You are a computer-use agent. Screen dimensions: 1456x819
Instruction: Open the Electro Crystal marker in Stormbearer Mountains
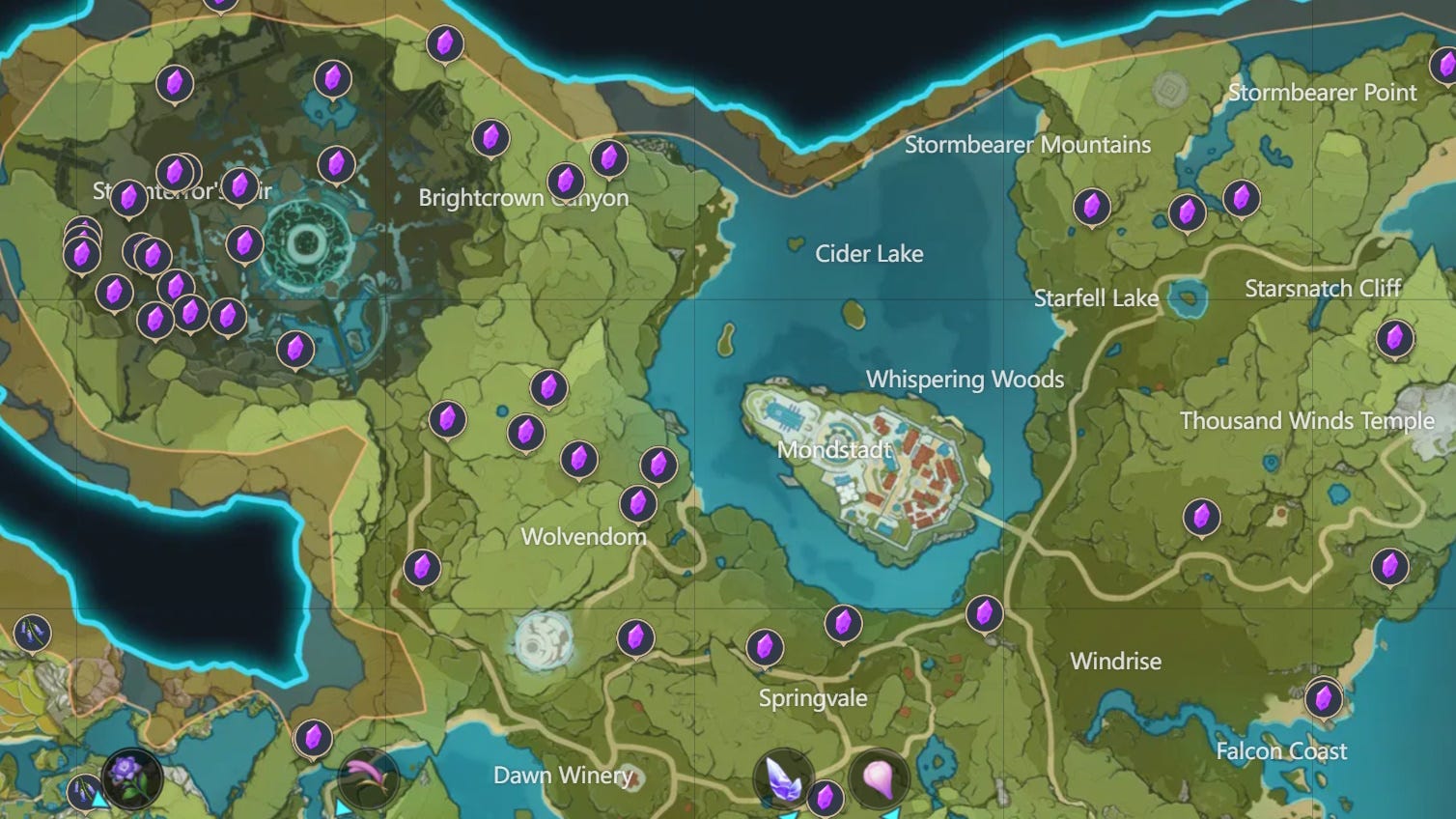coord(1091,206)
